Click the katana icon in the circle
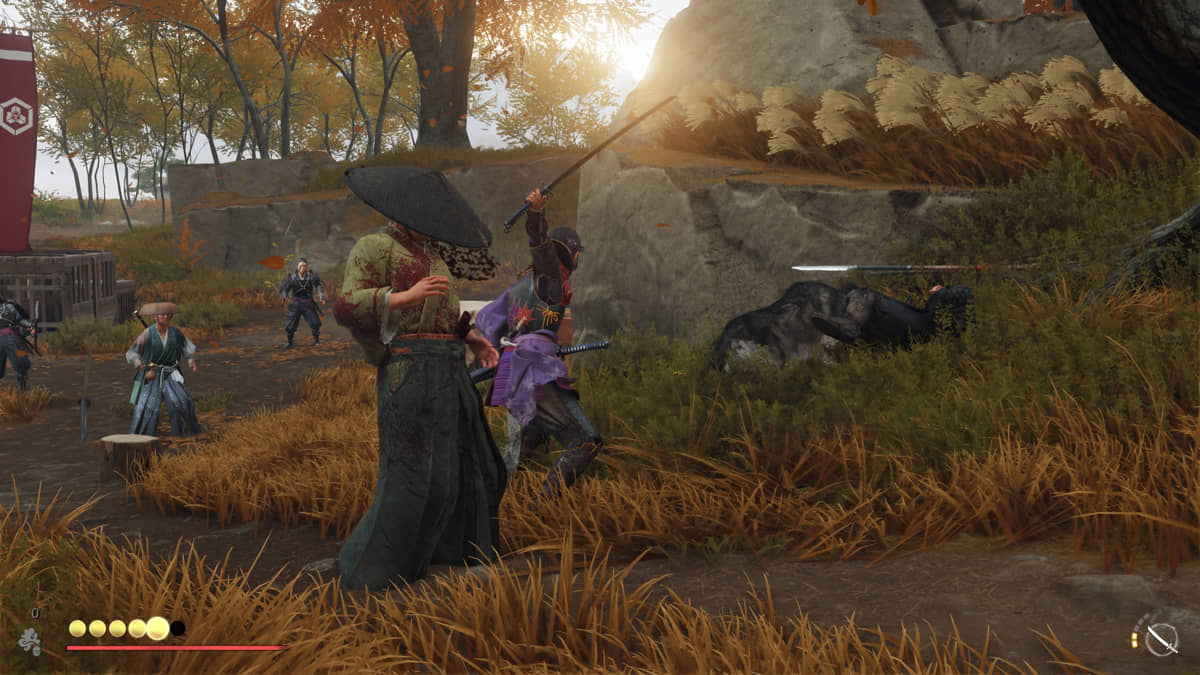The width and height of the screenshot is (1200, 675). click(x=1160, y=638)
